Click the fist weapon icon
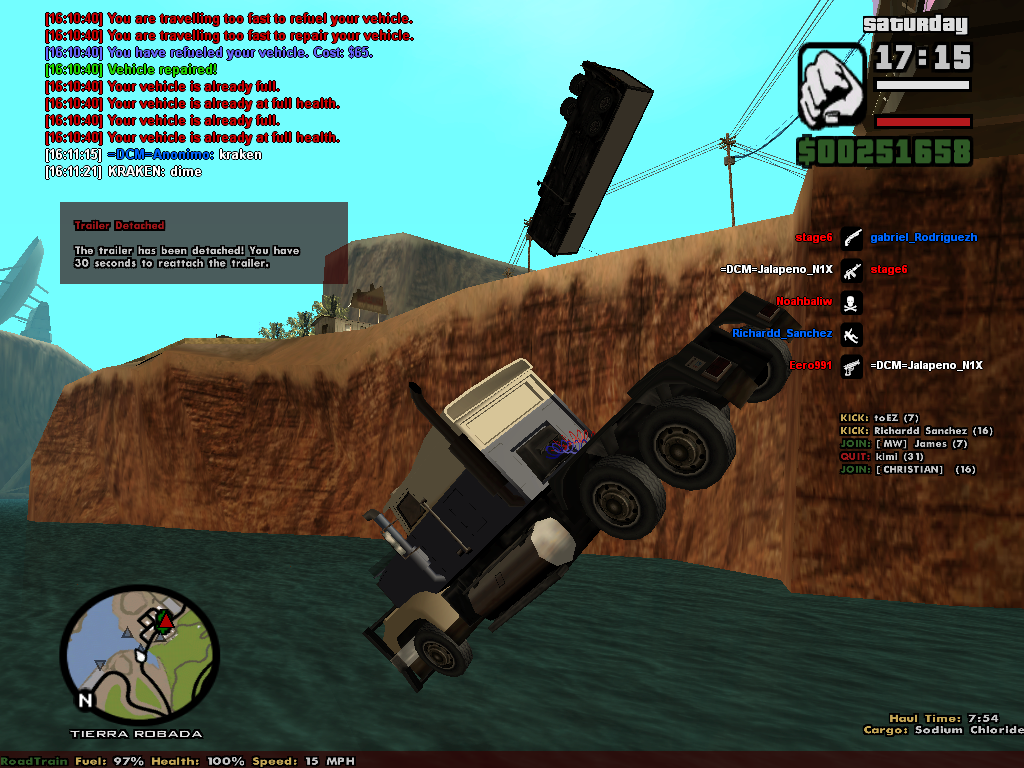The image size is (1024, 768). (x=832, y=84)
